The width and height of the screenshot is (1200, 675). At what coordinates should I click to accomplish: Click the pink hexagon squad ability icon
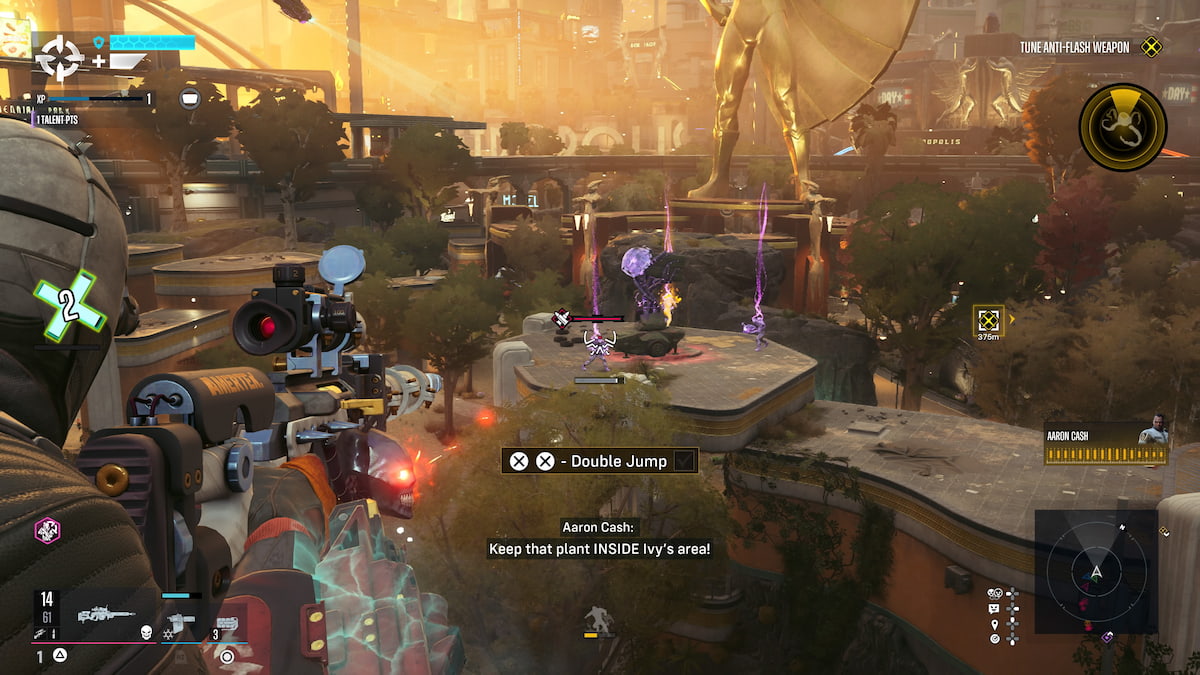[47, 530]
